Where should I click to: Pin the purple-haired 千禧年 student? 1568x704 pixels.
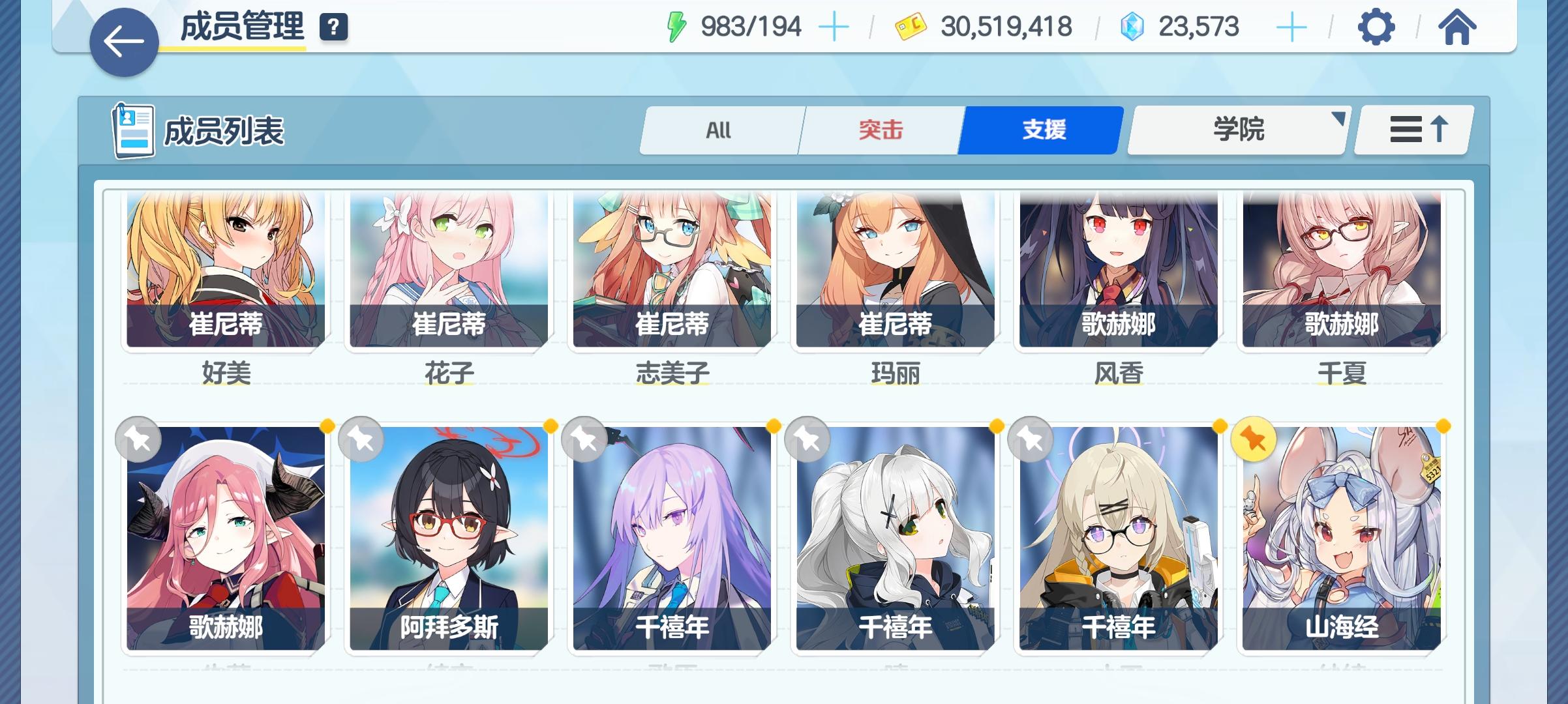(x=582, y=439)
